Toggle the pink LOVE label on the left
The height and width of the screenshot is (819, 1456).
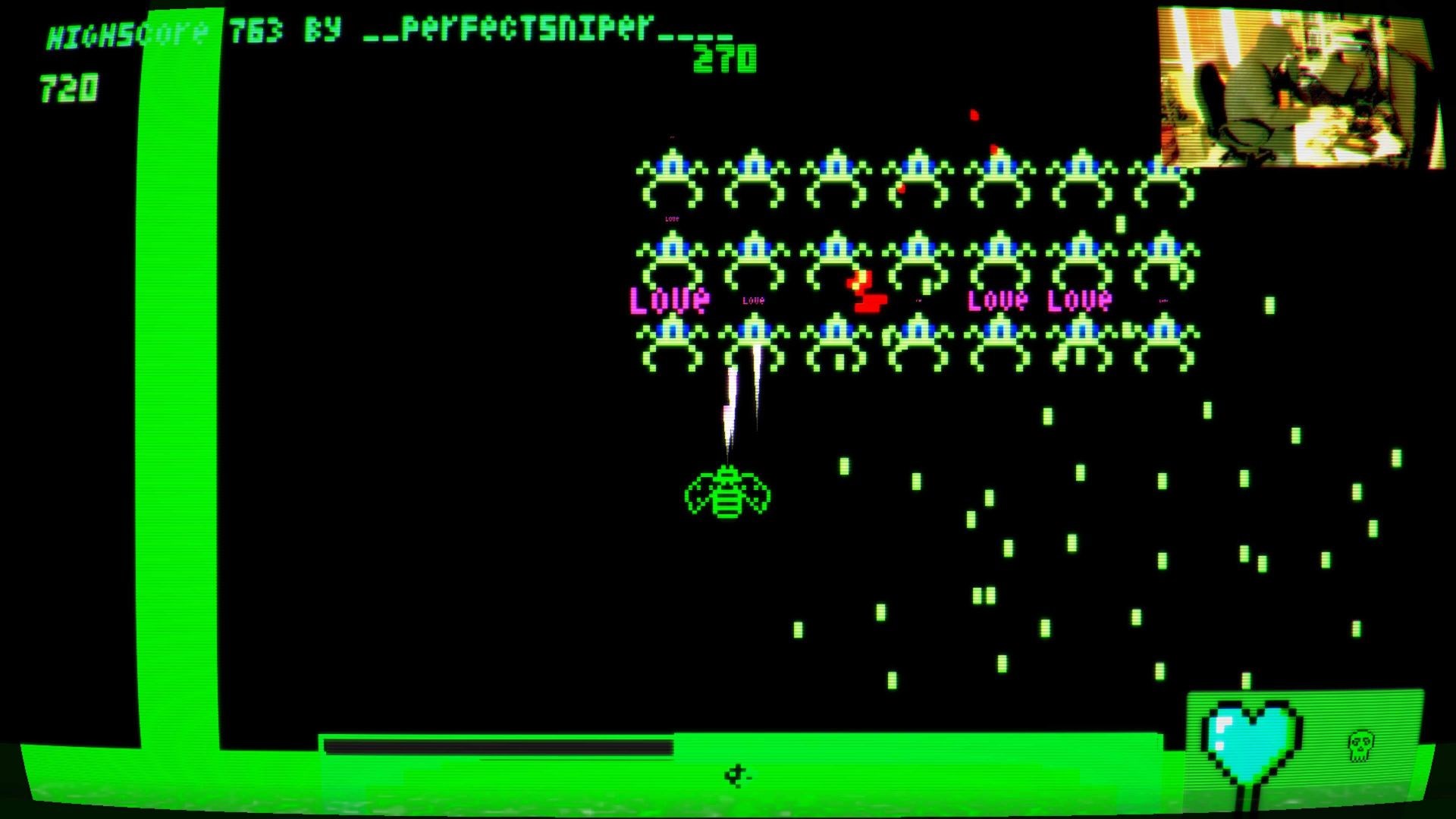coord(670,300)
